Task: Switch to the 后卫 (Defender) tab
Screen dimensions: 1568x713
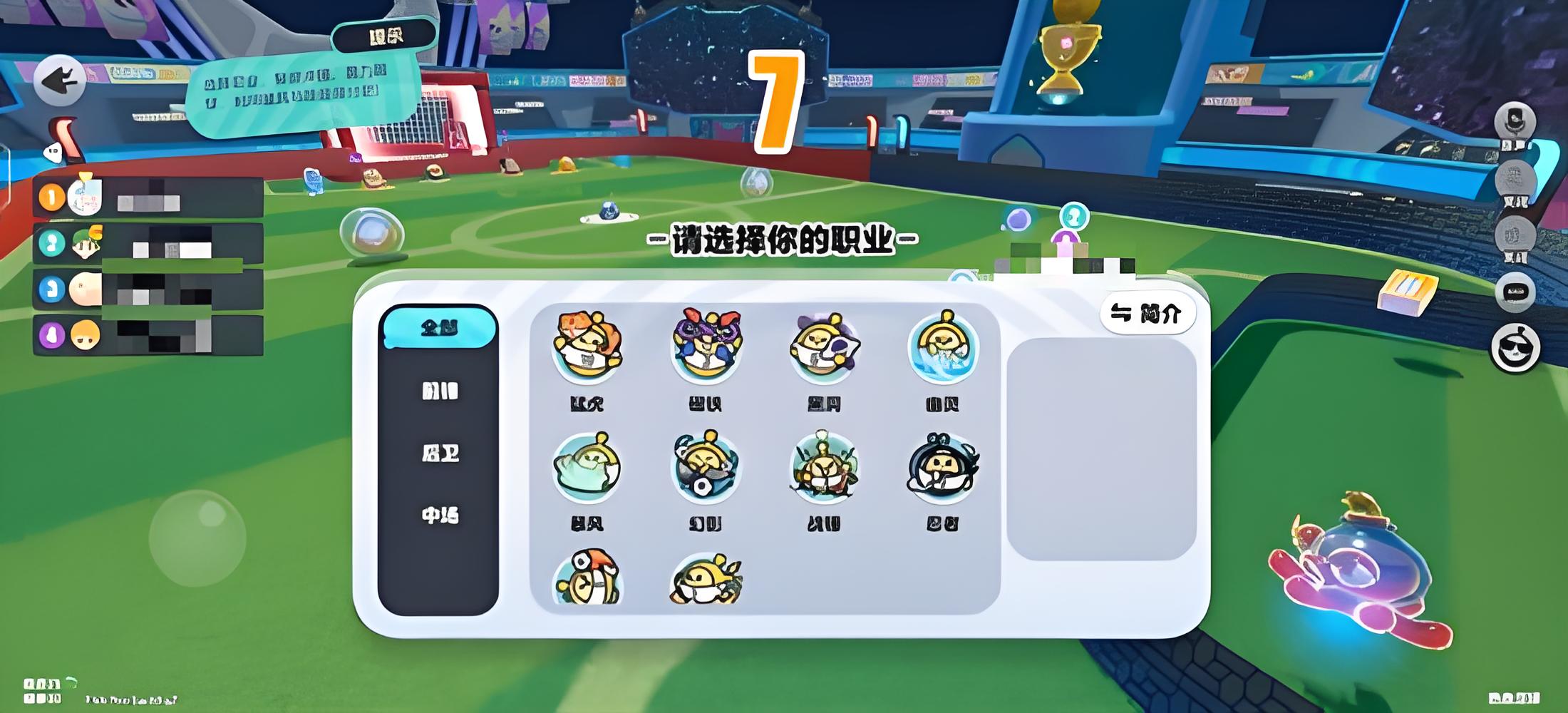Action: [x=439, y=453]
